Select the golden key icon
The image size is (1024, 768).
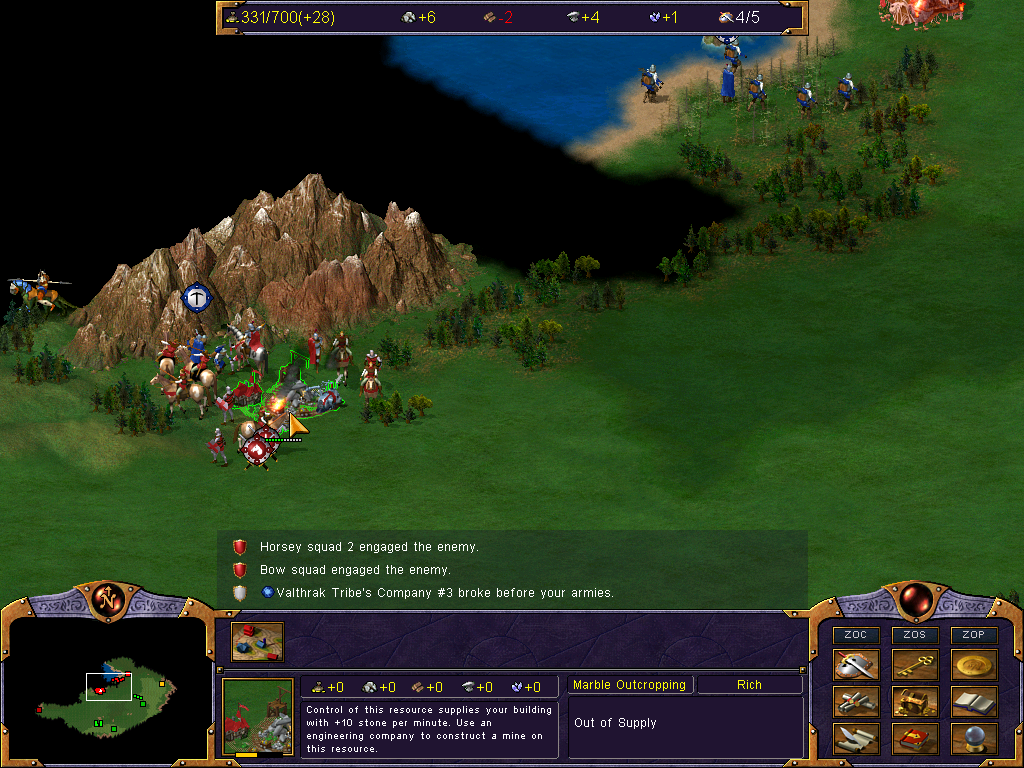tap(915, 665)
